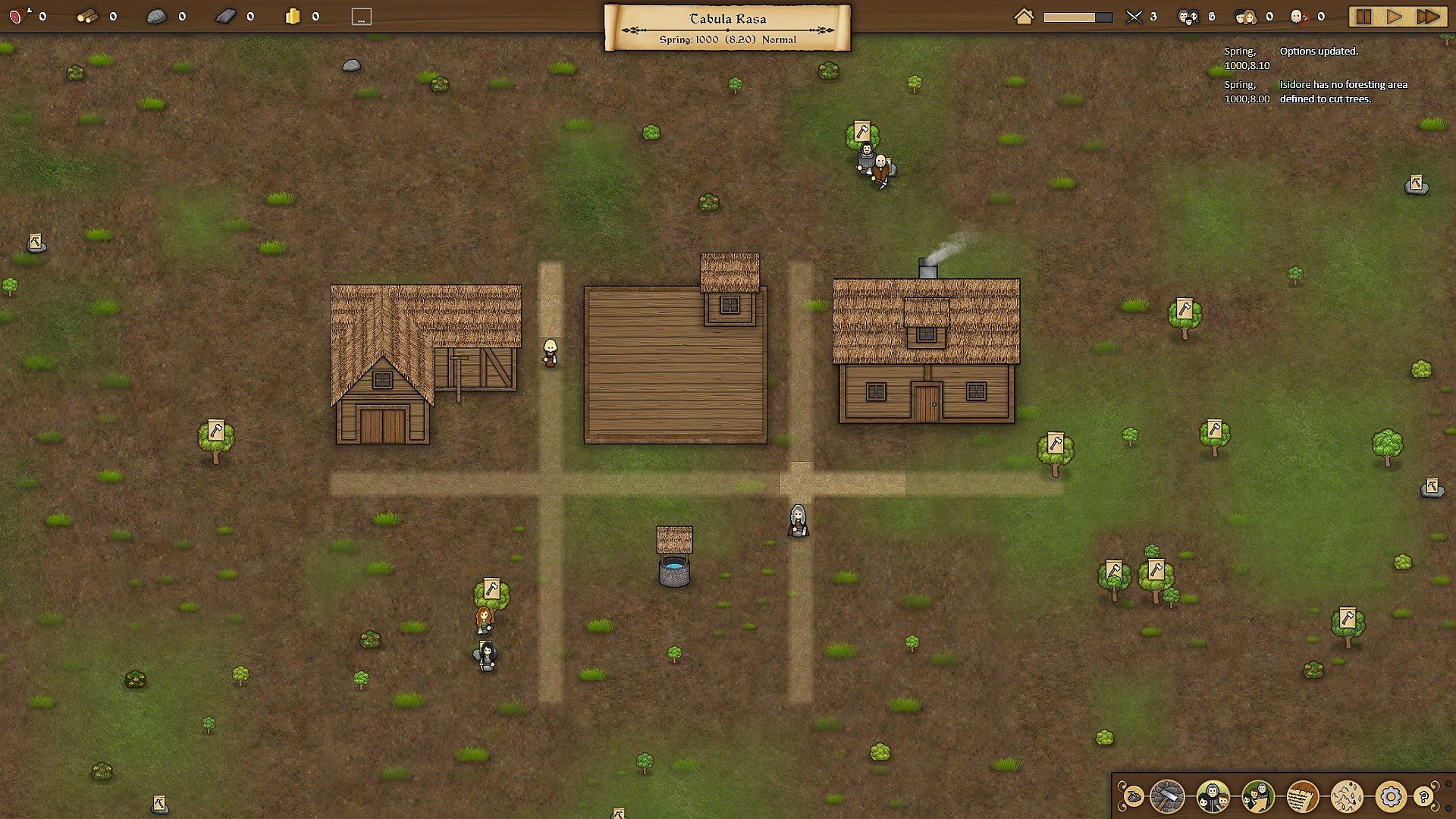The width and height of the screenshot is (1456, 819).
Task: Click the house housing icon
Action: (1024, 17)
